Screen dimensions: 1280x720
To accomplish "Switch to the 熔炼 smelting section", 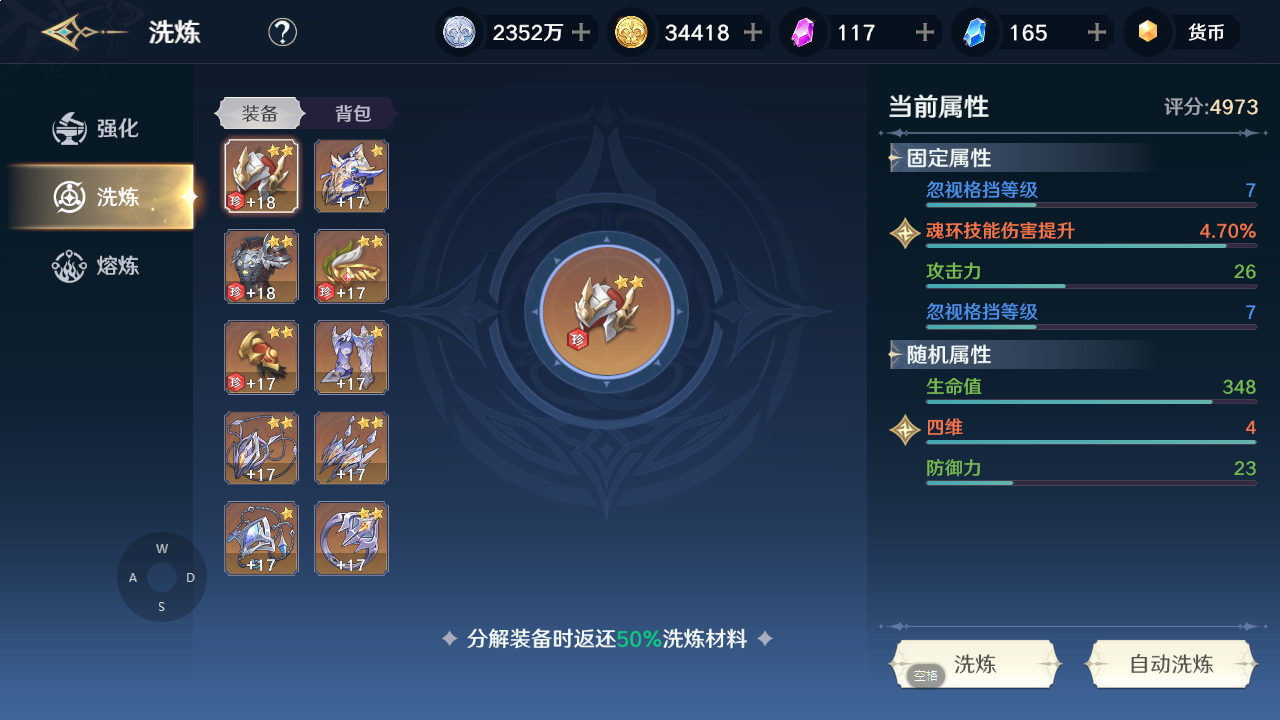I will click(x=98, y=266).
